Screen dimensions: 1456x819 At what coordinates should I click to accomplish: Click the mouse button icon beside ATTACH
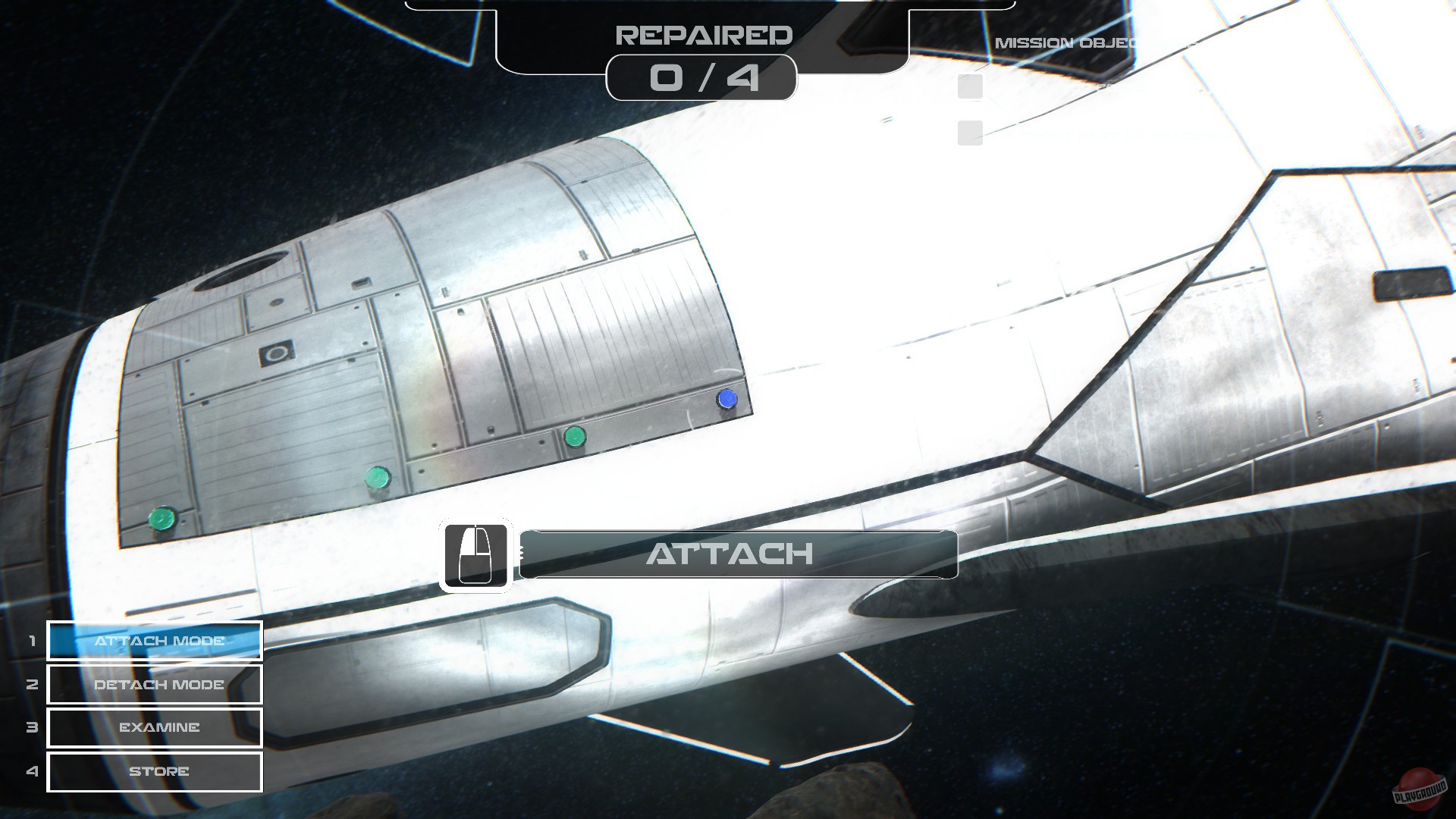(477, 555)
